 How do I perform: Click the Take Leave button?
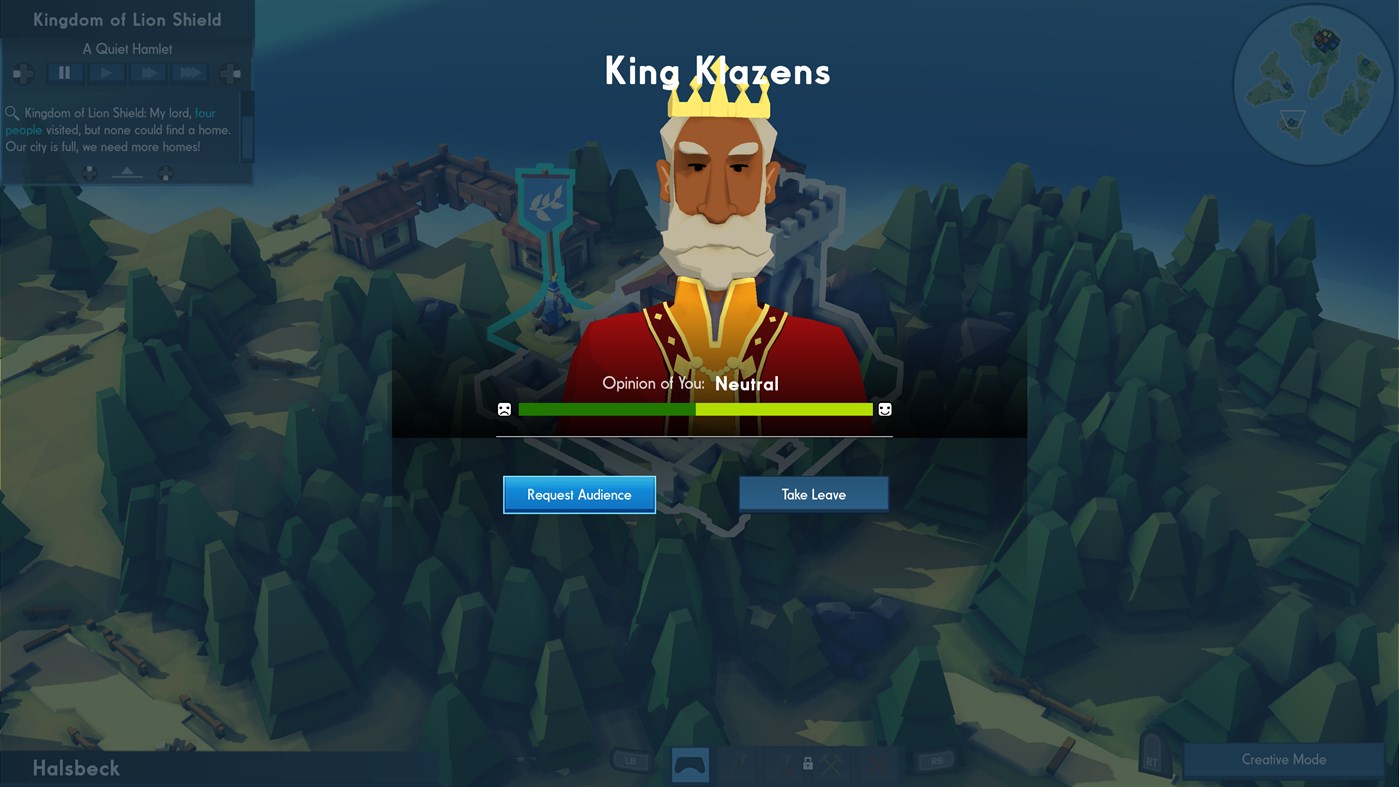813,493
